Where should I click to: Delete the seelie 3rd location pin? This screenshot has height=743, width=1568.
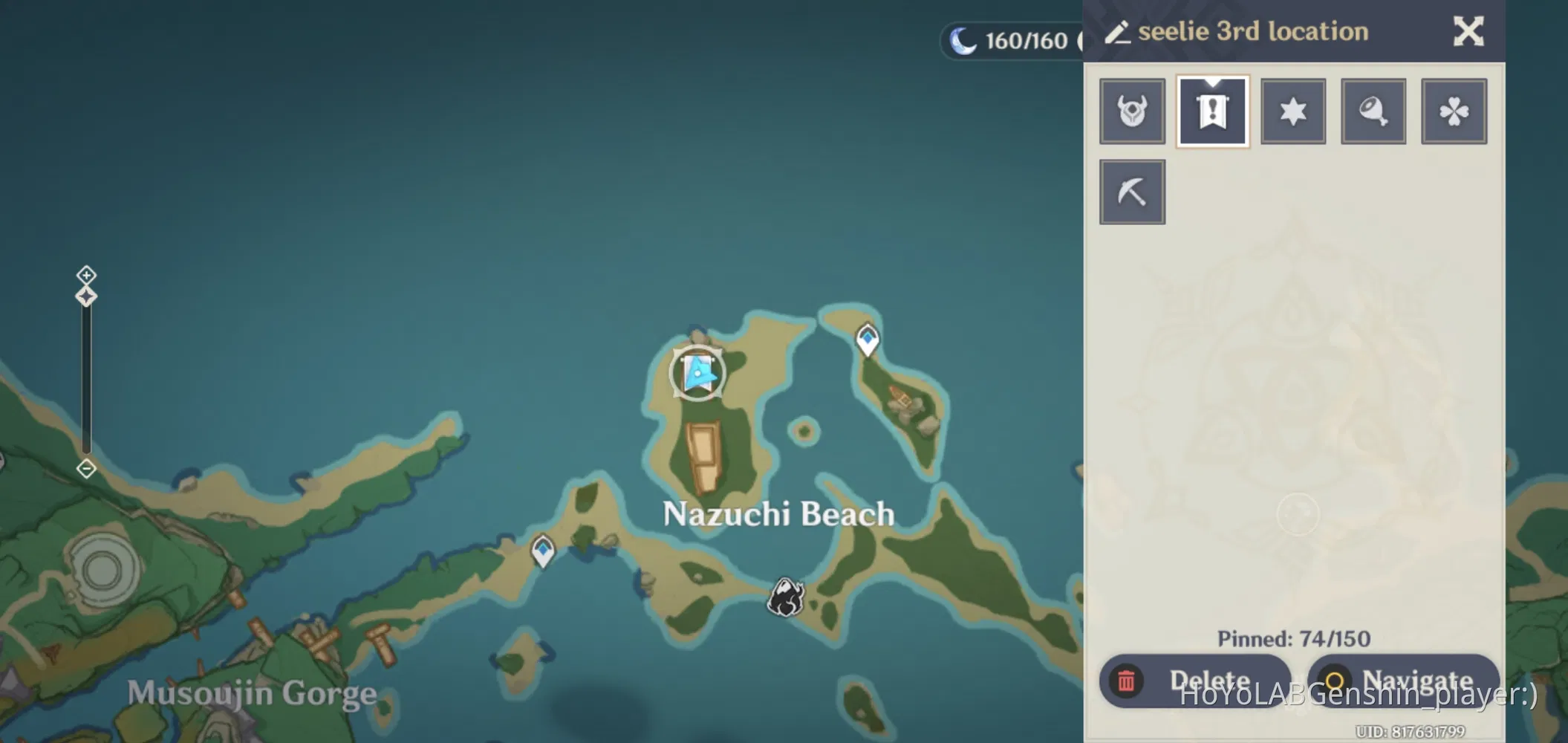[x=1195, y=679]
